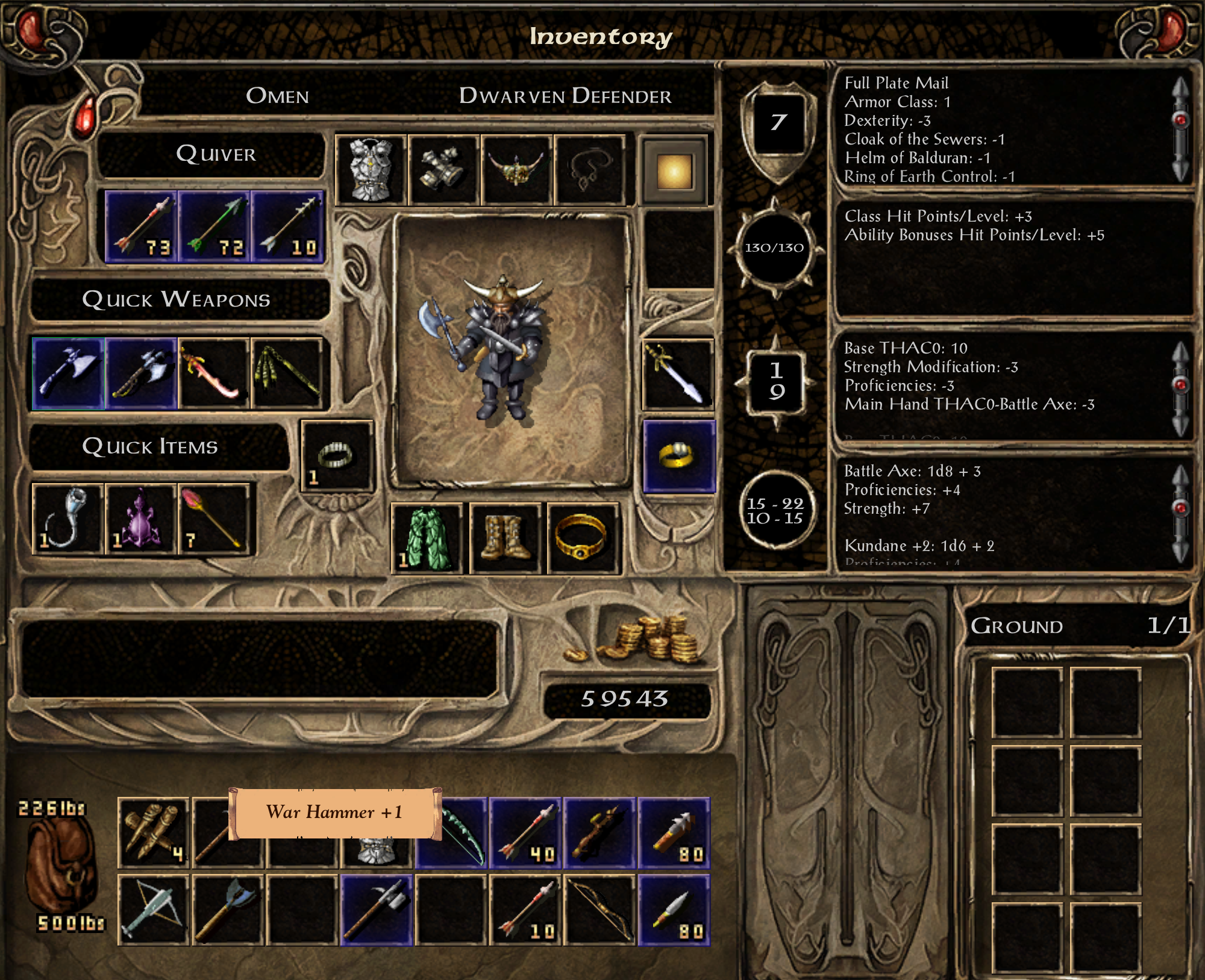
Task: Select the green-fletched arrows stack of 72
Action: [214, 227]
